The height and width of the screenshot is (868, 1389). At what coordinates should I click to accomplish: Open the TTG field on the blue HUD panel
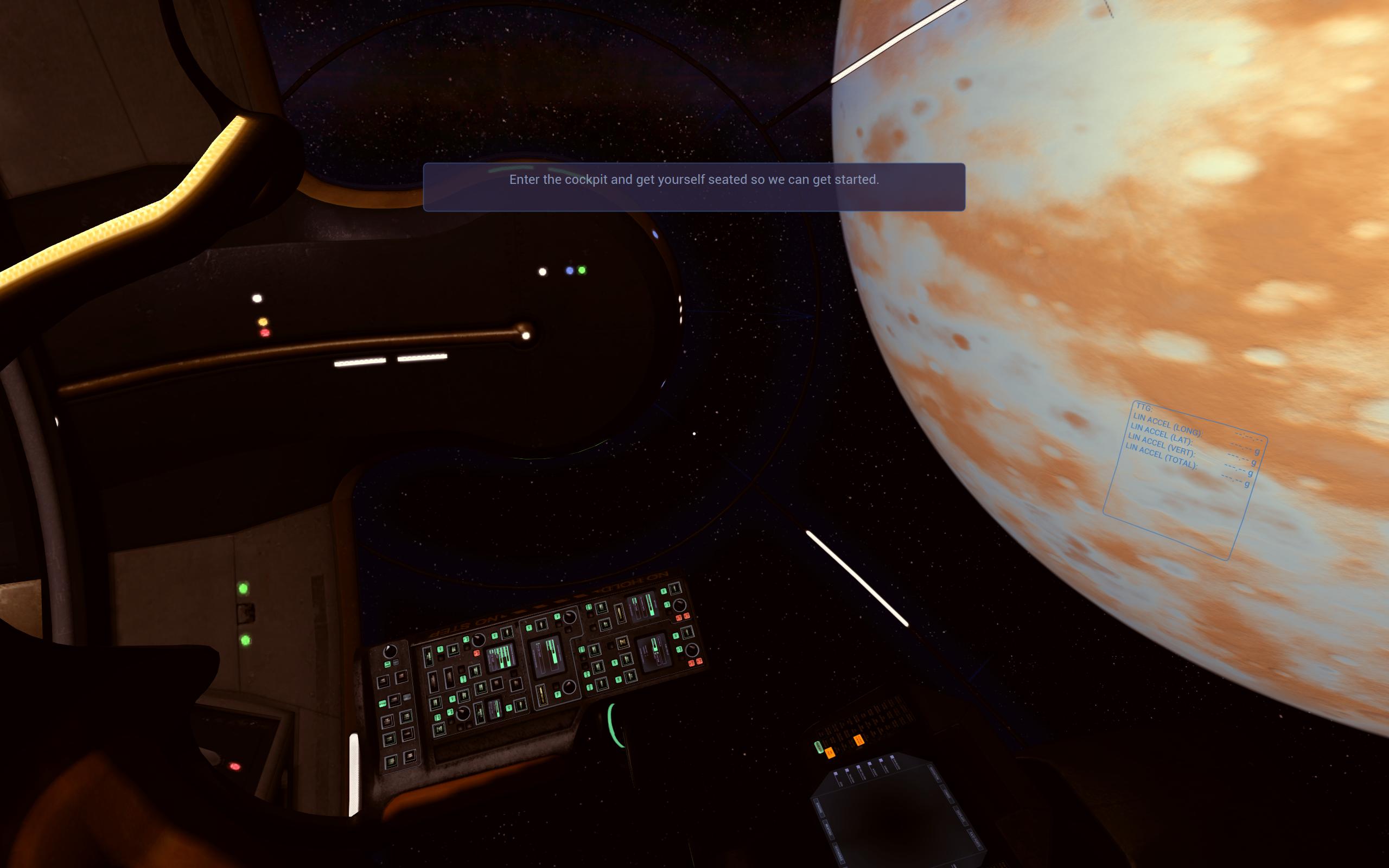pyautogui.click(x=1145, y=406)
